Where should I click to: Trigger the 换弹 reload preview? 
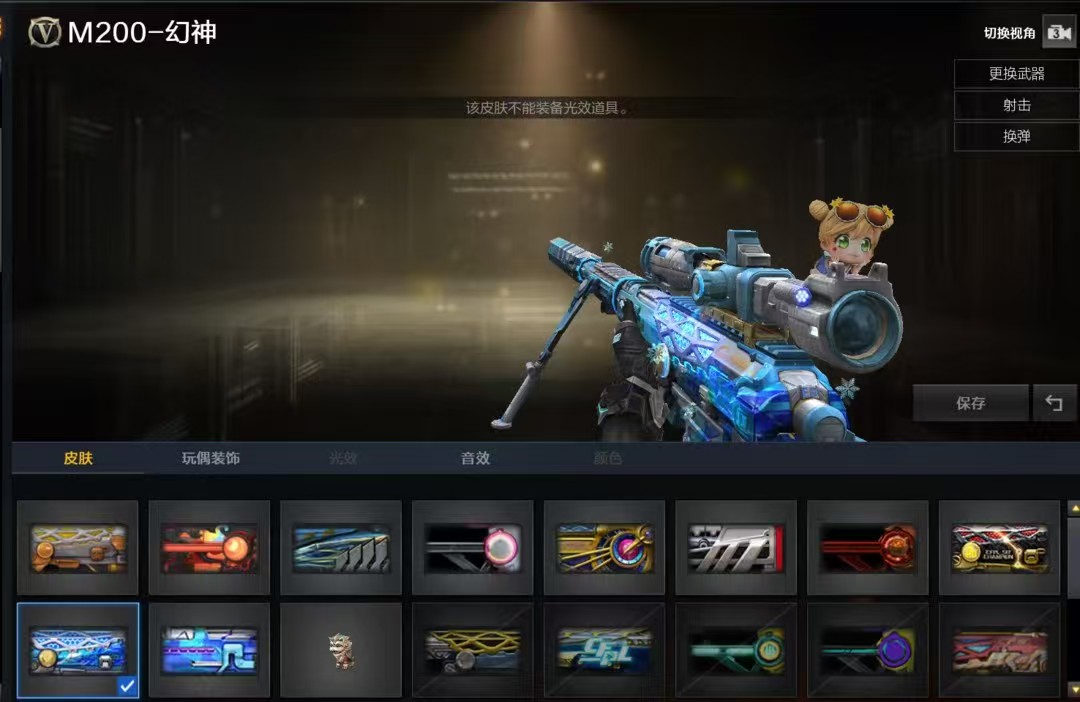coord(1016,136)
